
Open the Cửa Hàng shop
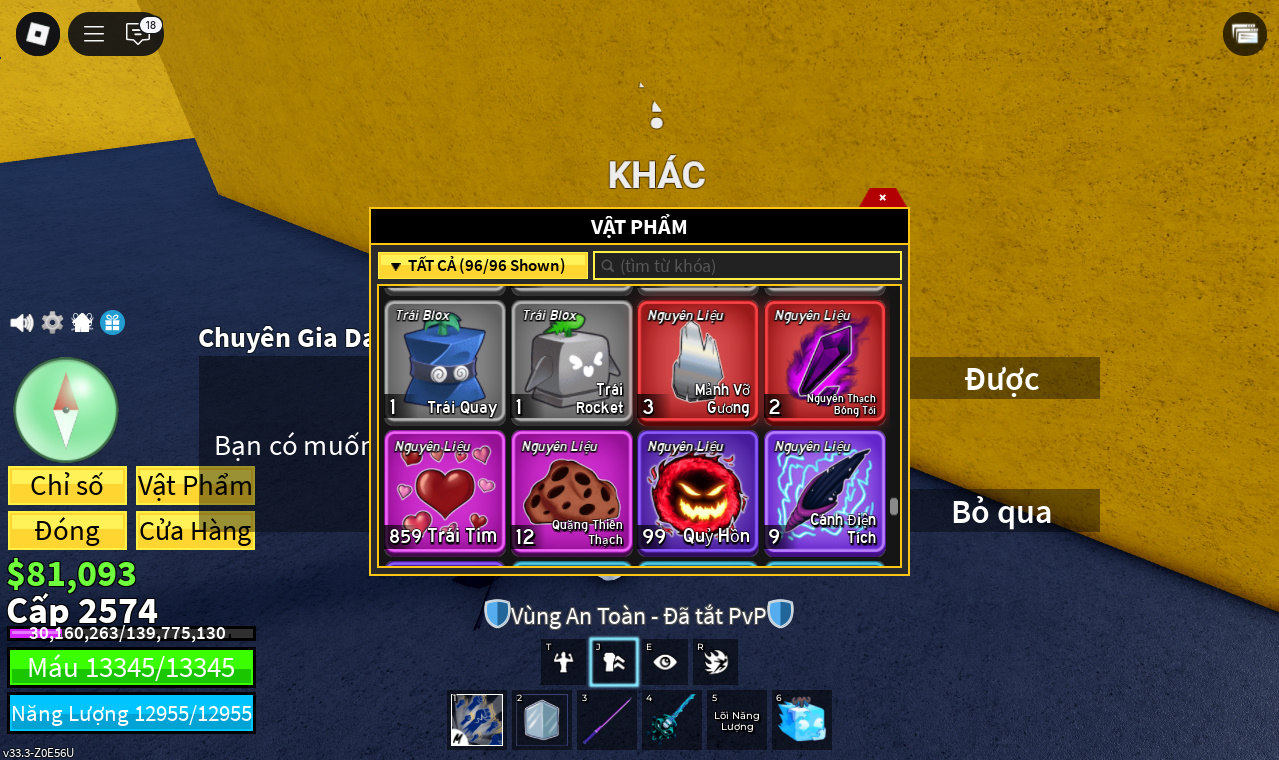[x=195, y=531]
